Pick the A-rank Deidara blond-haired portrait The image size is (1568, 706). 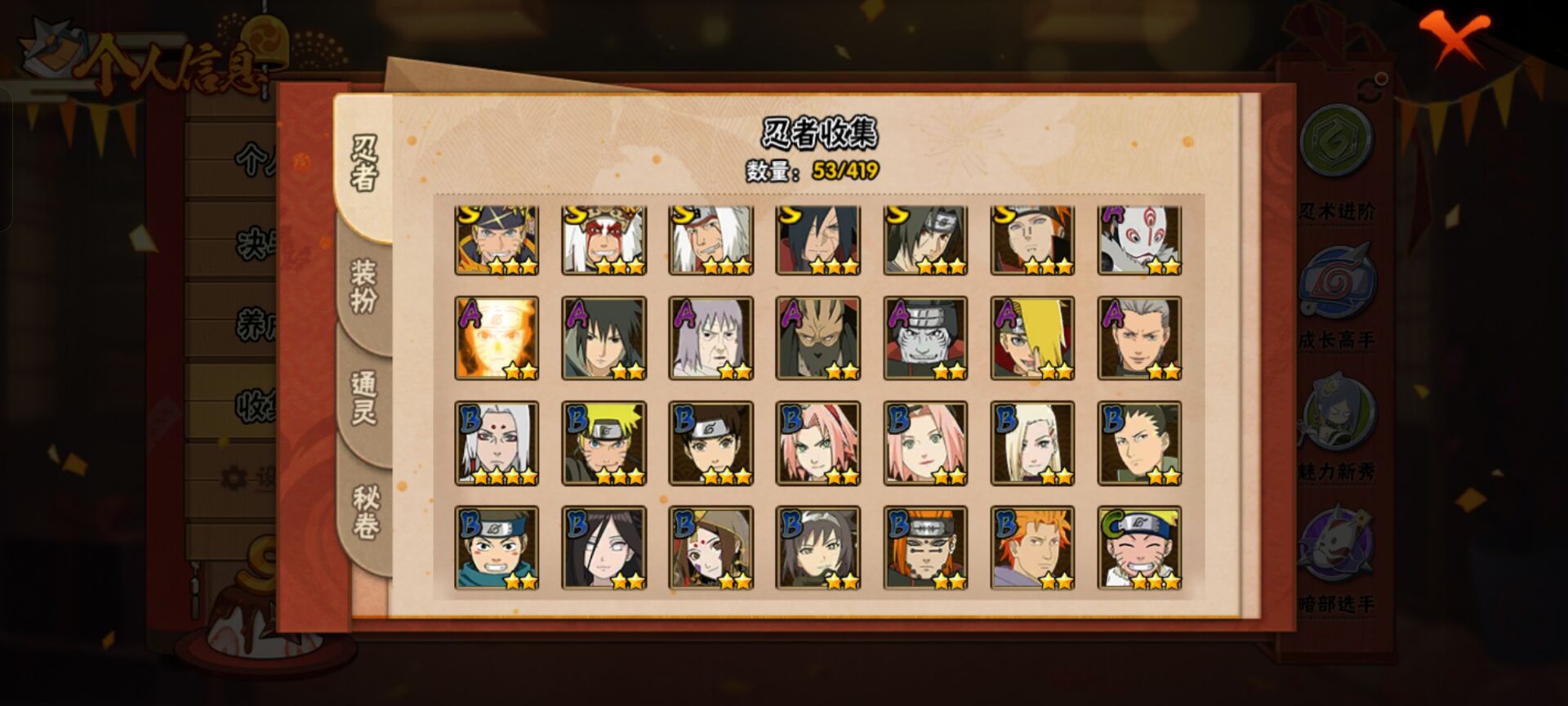pos(1032,338)
